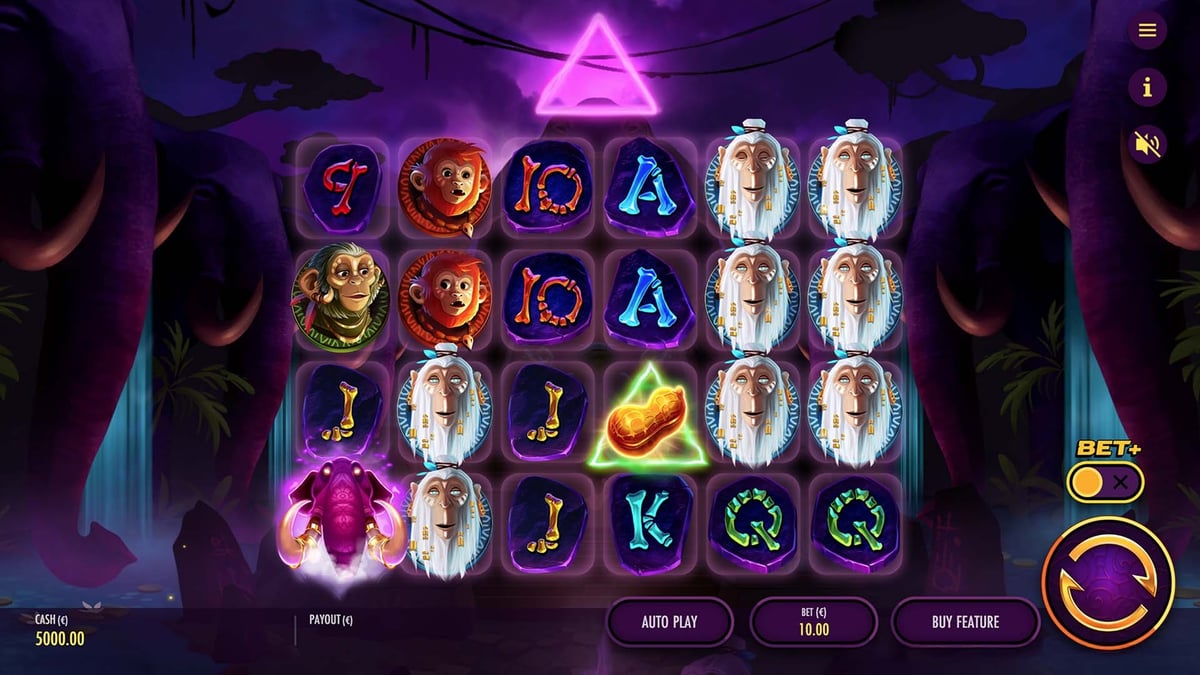Open the hamburger menu
The image size is (1200, 675).
click(x=1147, y=30)
